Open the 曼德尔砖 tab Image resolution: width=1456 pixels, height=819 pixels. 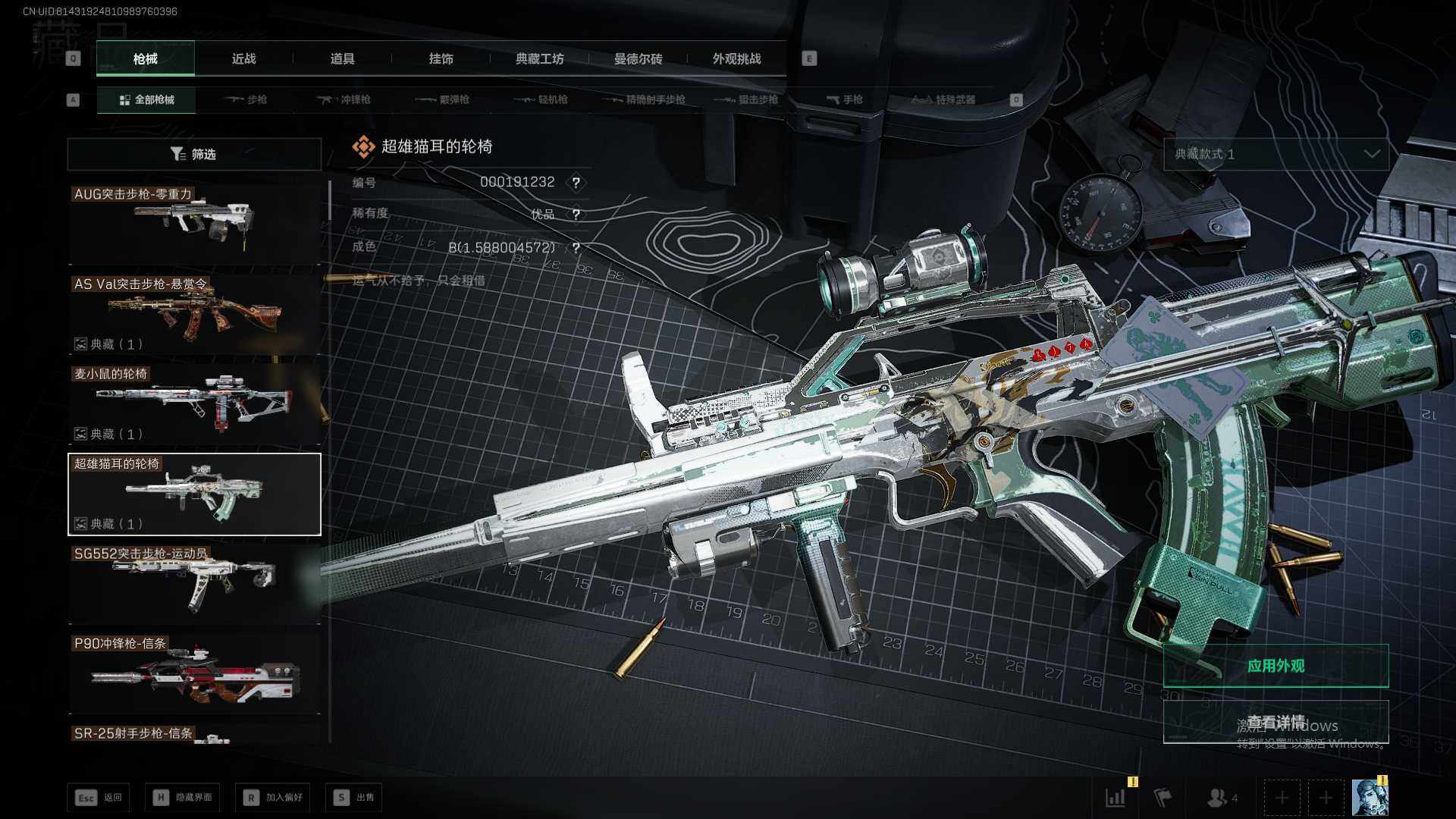pos(638,59)
